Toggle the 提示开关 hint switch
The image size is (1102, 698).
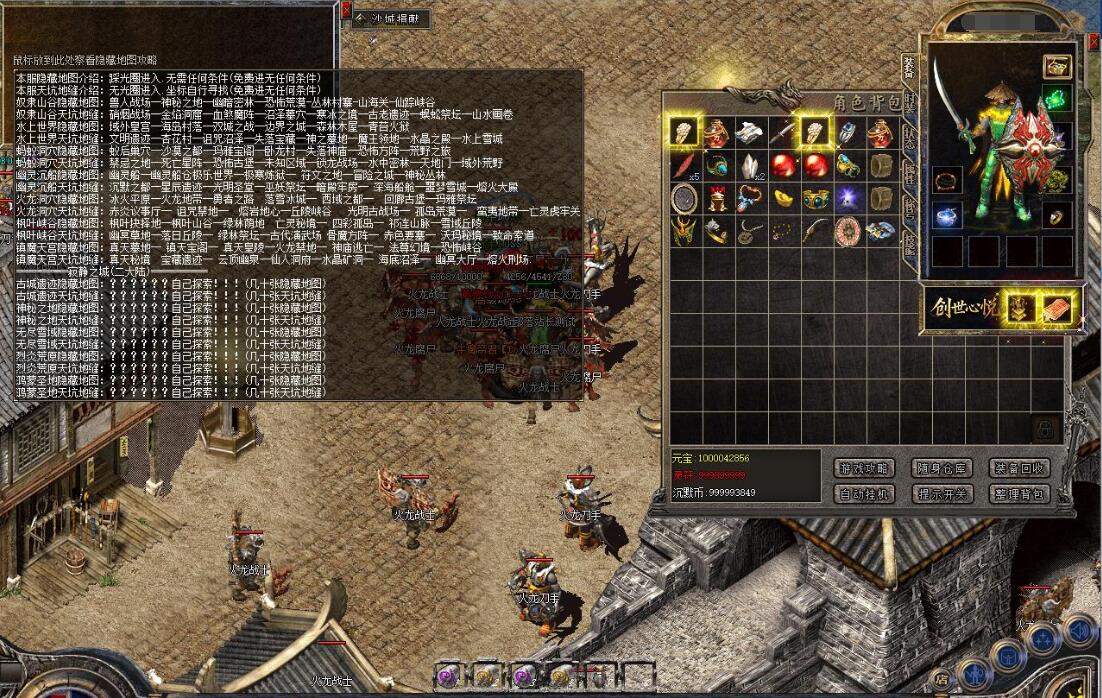tap(941, 494)
